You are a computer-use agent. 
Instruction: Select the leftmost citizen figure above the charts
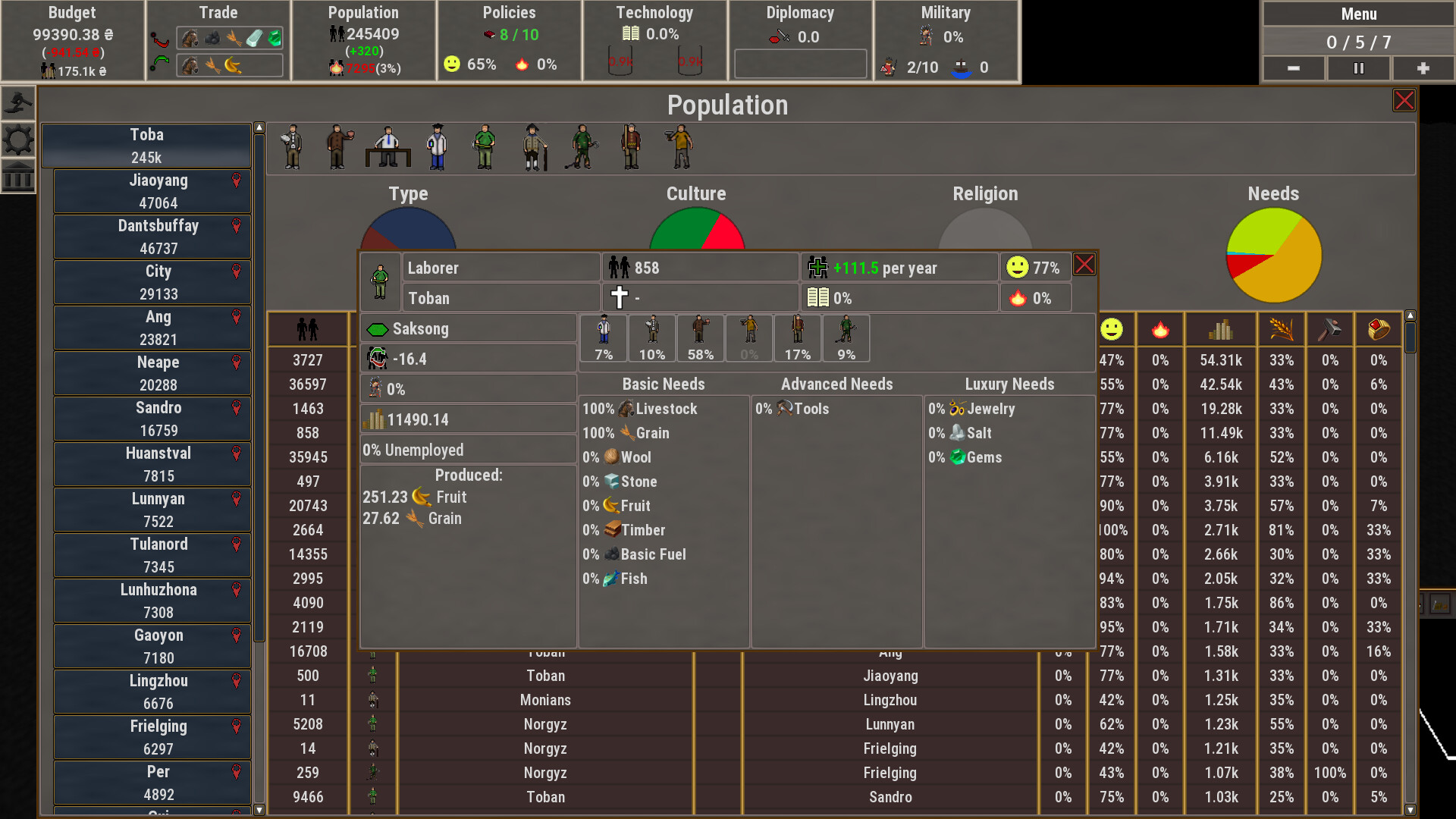(290, 147)
